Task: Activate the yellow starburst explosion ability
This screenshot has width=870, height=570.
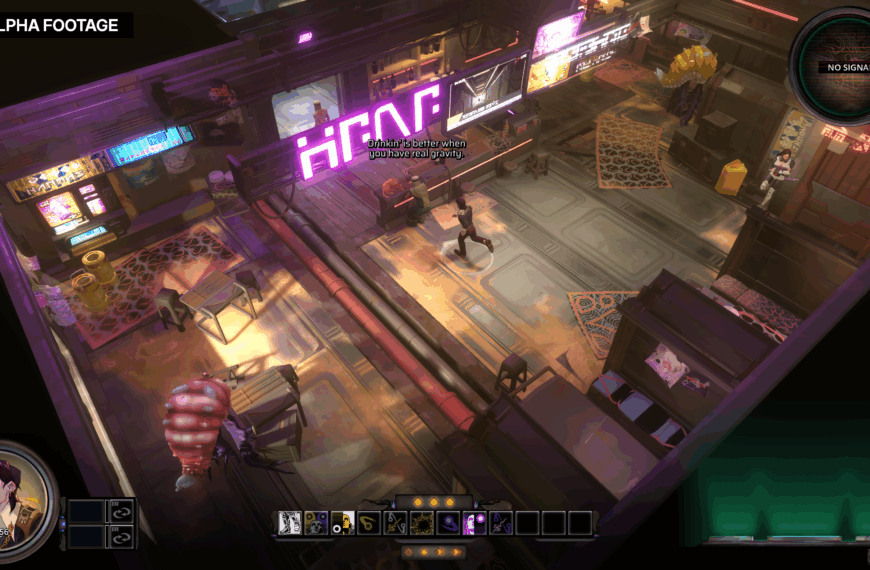Action: pos(422,522)
